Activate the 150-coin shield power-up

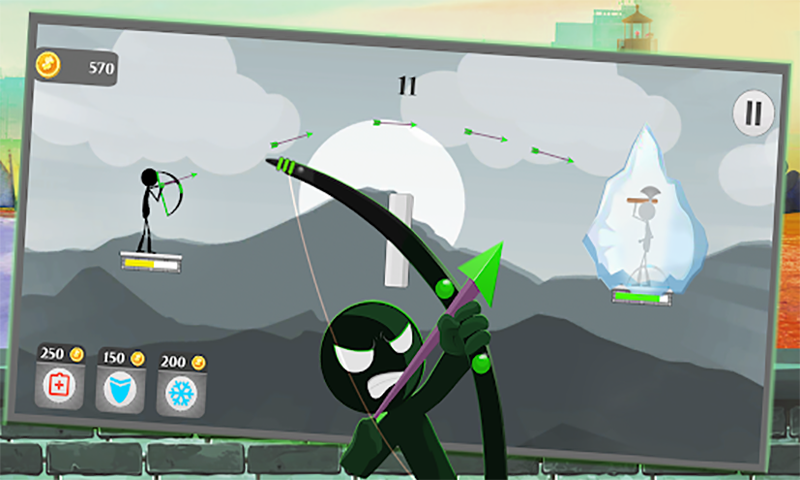click(x=119, y=387)
